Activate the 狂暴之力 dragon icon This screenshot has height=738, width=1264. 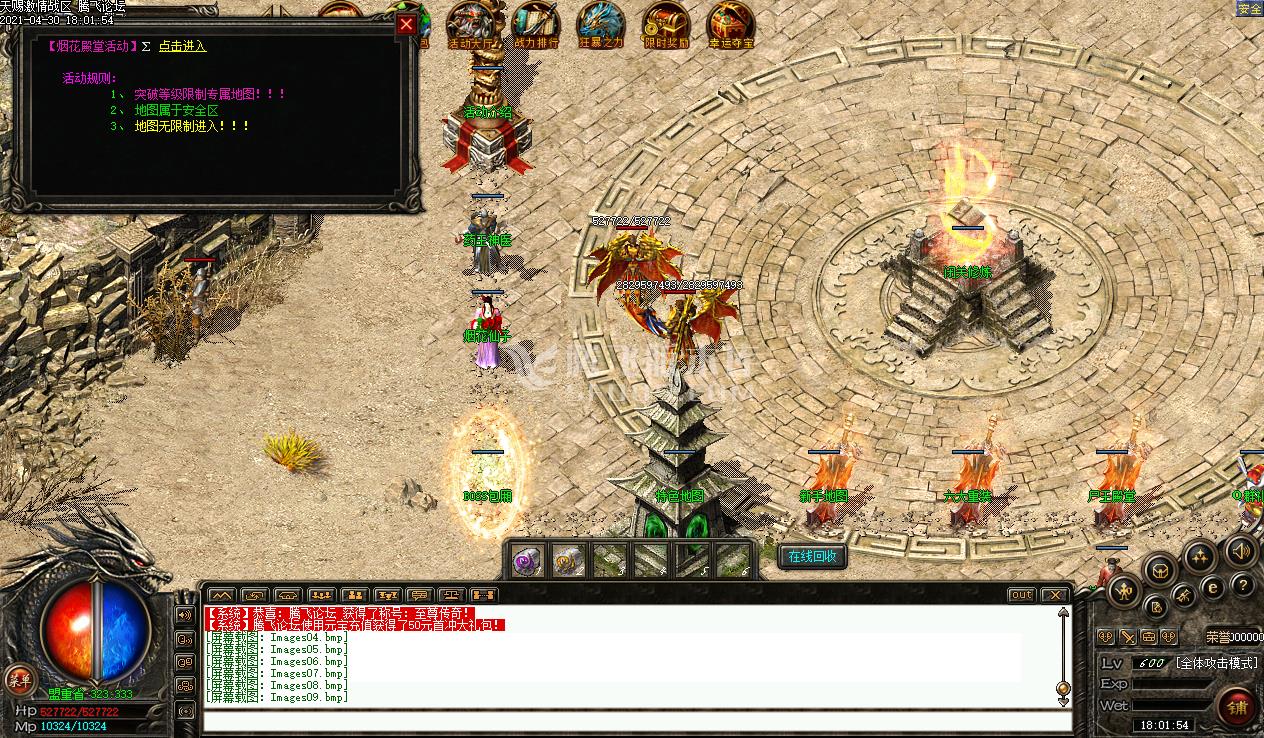coord(601,24)
